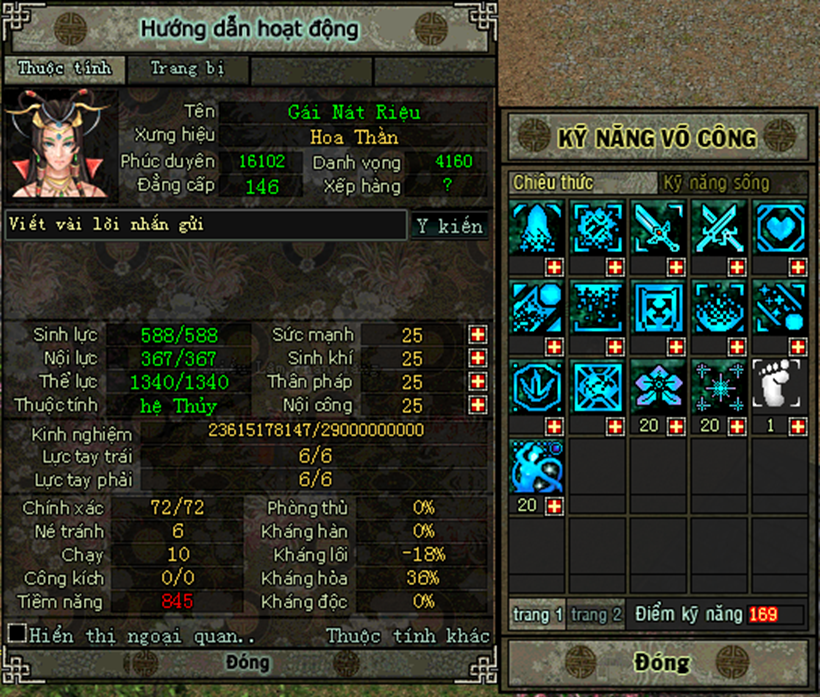Raise Thân pháp with its plus button
Image resolution: width=820 pixels, height=697 pixels.
(x=478, y=382)
